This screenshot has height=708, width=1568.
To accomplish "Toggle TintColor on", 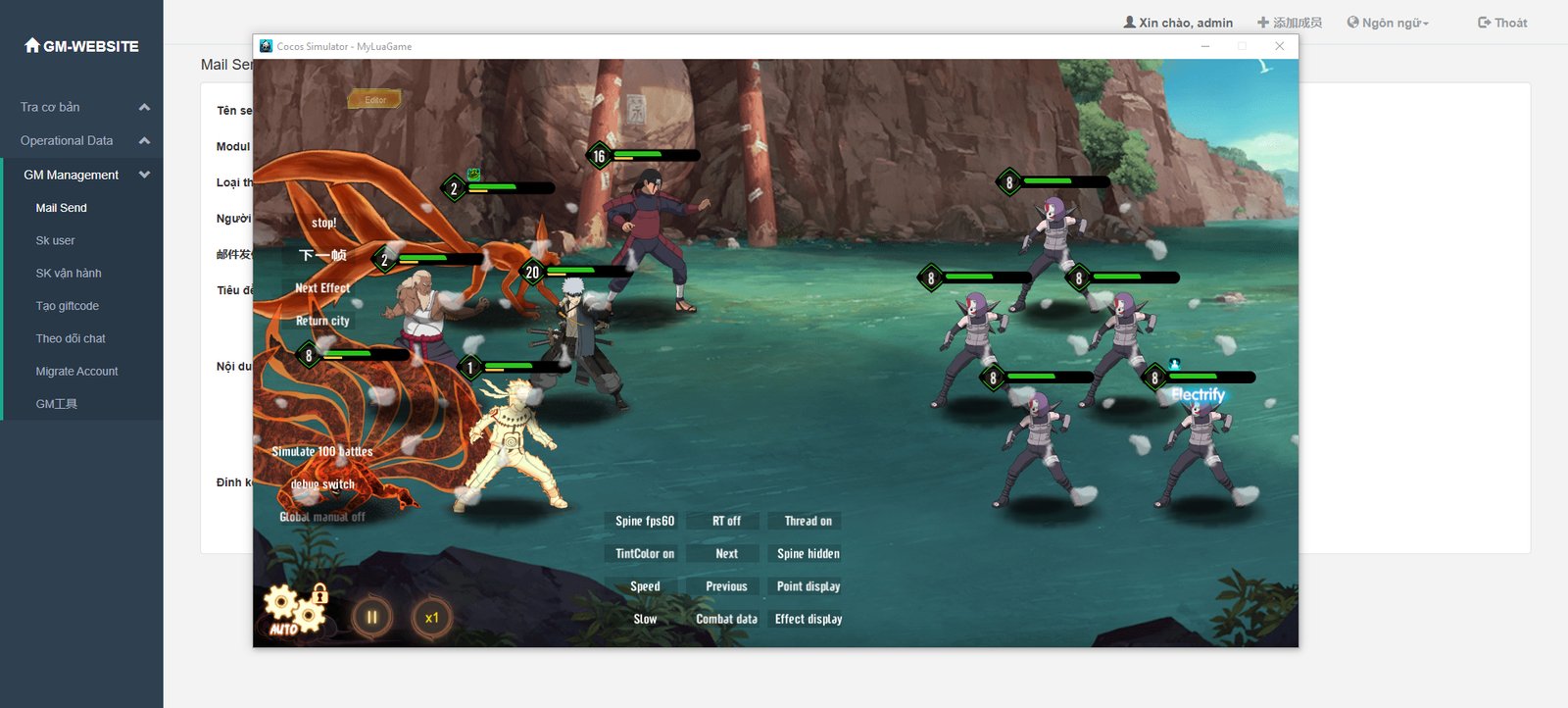I will click(x=645, y=554).
